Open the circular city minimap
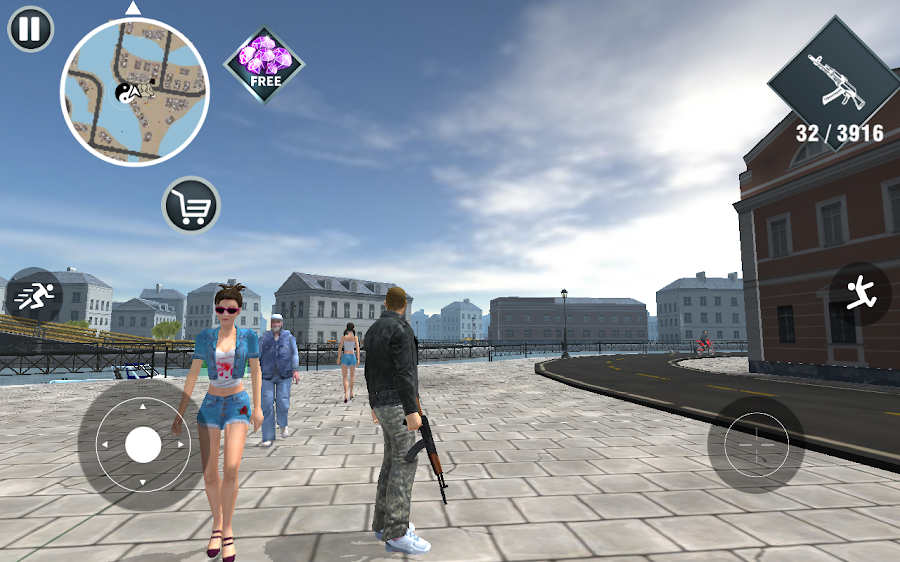This screenshot has width=900, height=562. point(134,92)
